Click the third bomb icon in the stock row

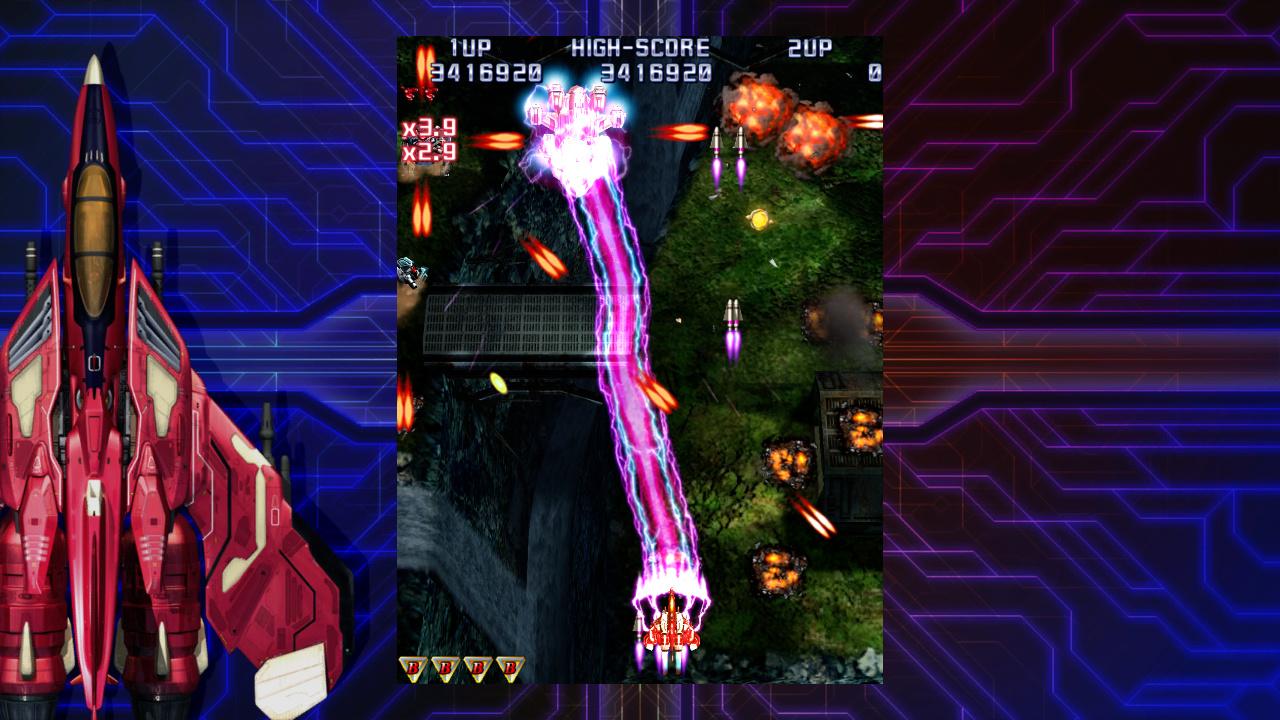pos(478,667)
